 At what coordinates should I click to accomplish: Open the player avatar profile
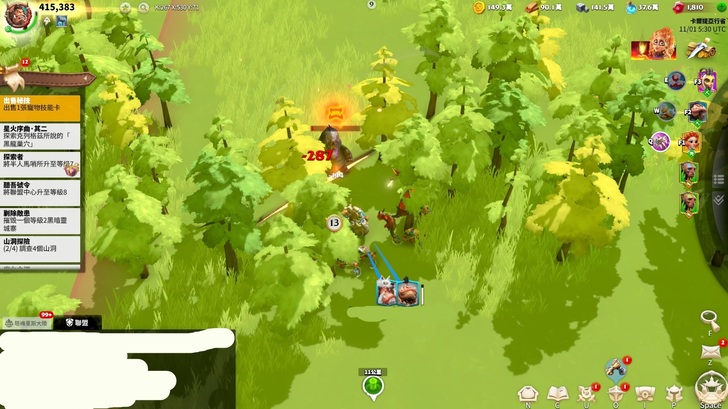17,14
